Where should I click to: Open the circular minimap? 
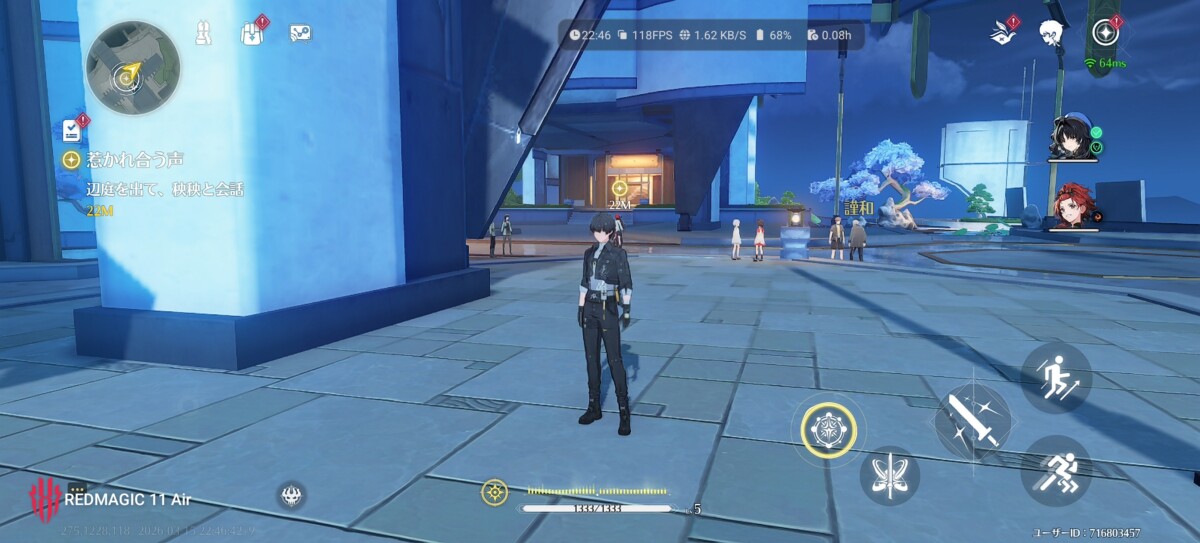pos(132,68)
